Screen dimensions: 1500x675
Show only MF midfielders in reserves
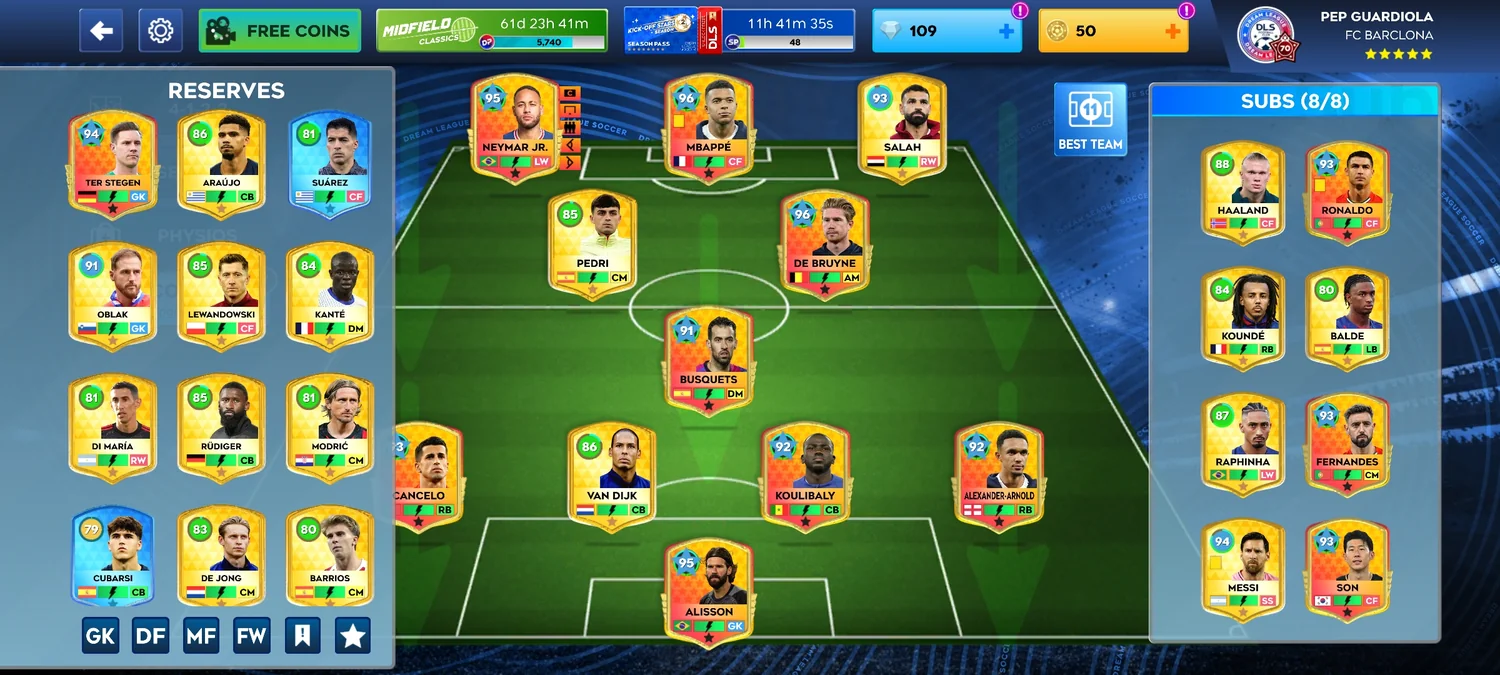point(201,635)
